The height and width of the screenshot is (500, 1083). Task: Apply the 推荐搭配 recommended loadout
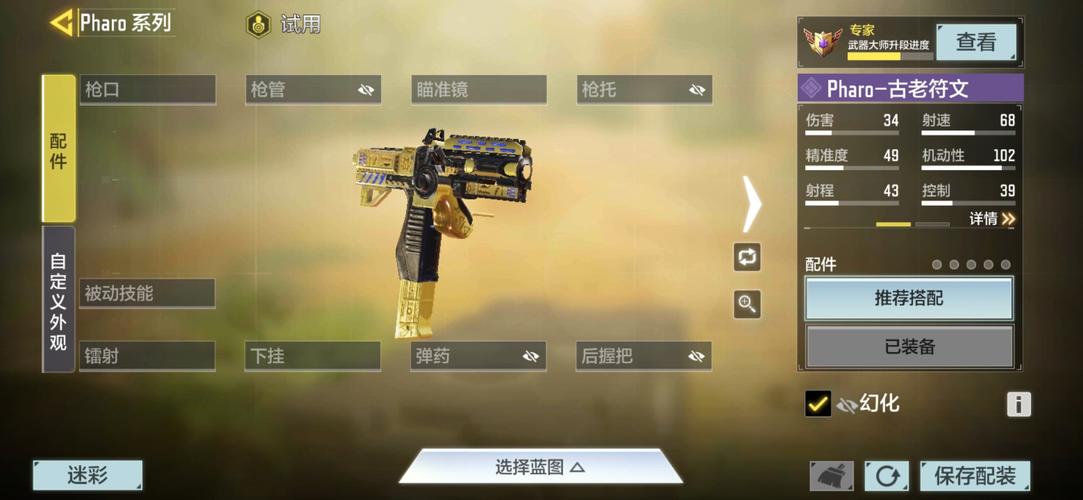(908, 298)
